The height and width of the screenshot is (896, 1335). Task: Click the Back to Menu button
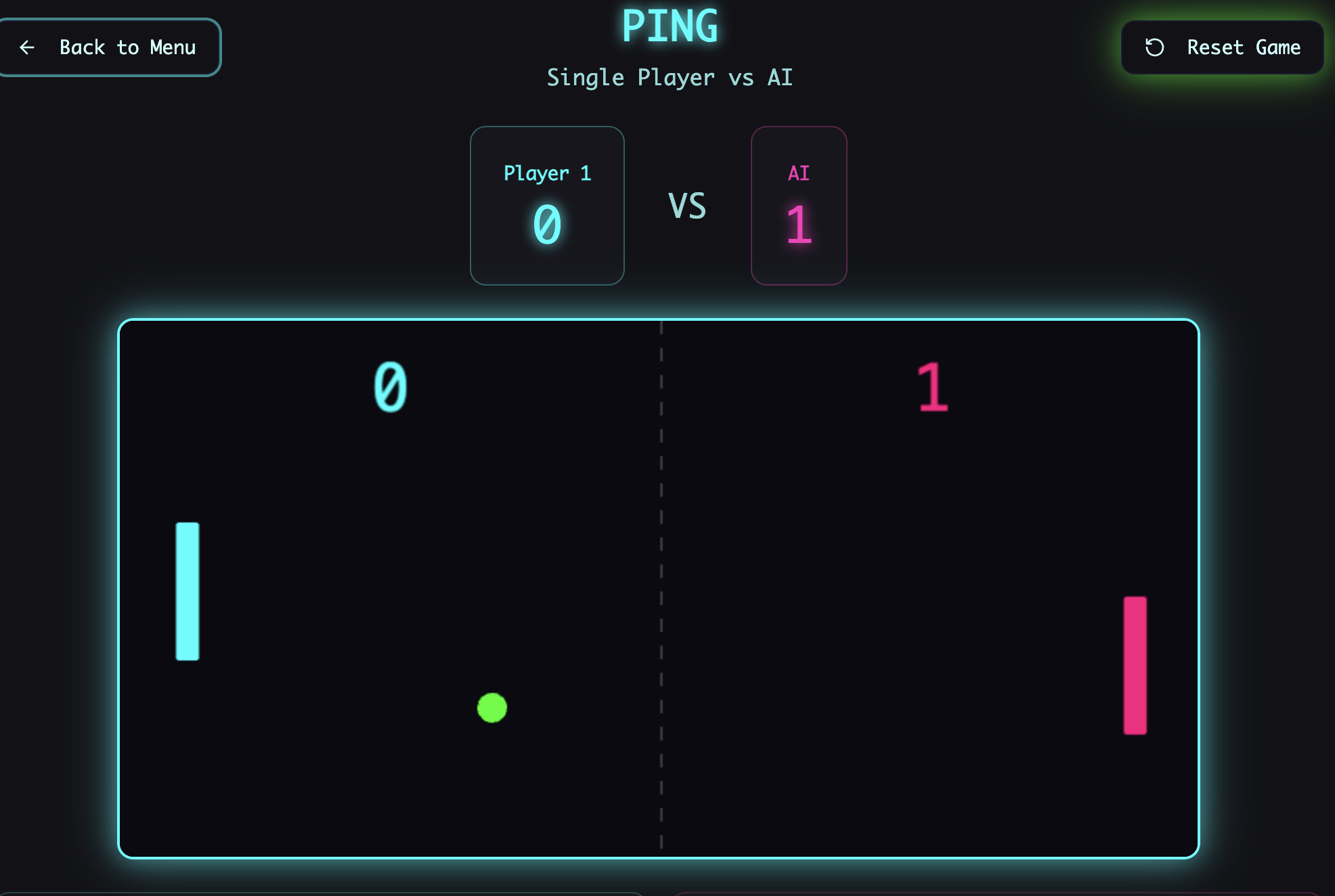coord(110,47)
